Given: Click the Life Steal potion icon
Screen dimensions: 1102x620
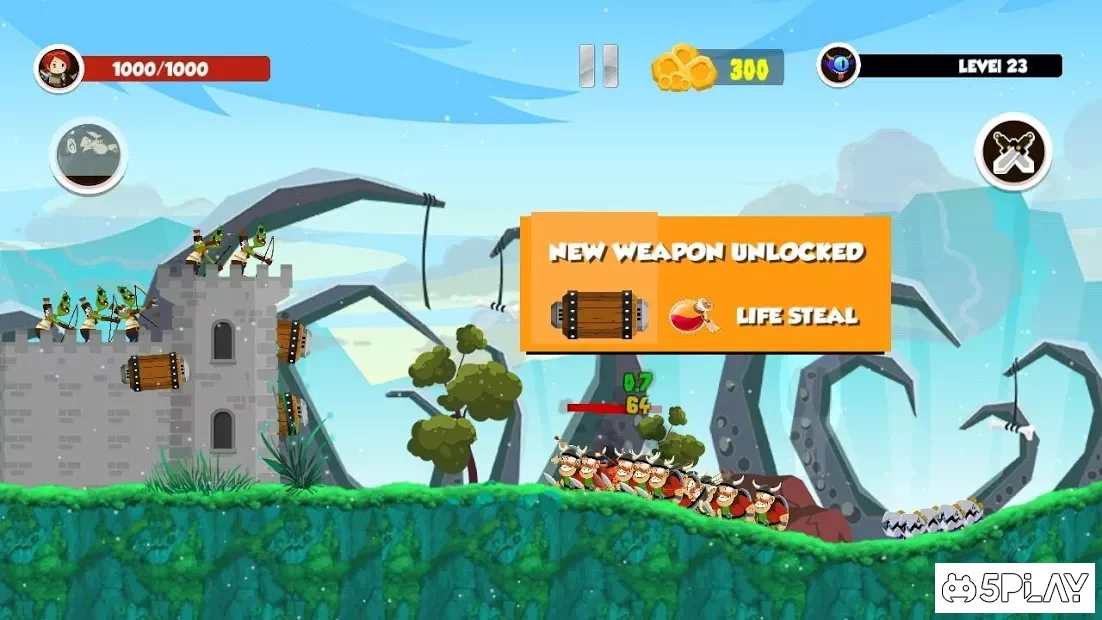Looking at the screenshot, I should (692, 314).
